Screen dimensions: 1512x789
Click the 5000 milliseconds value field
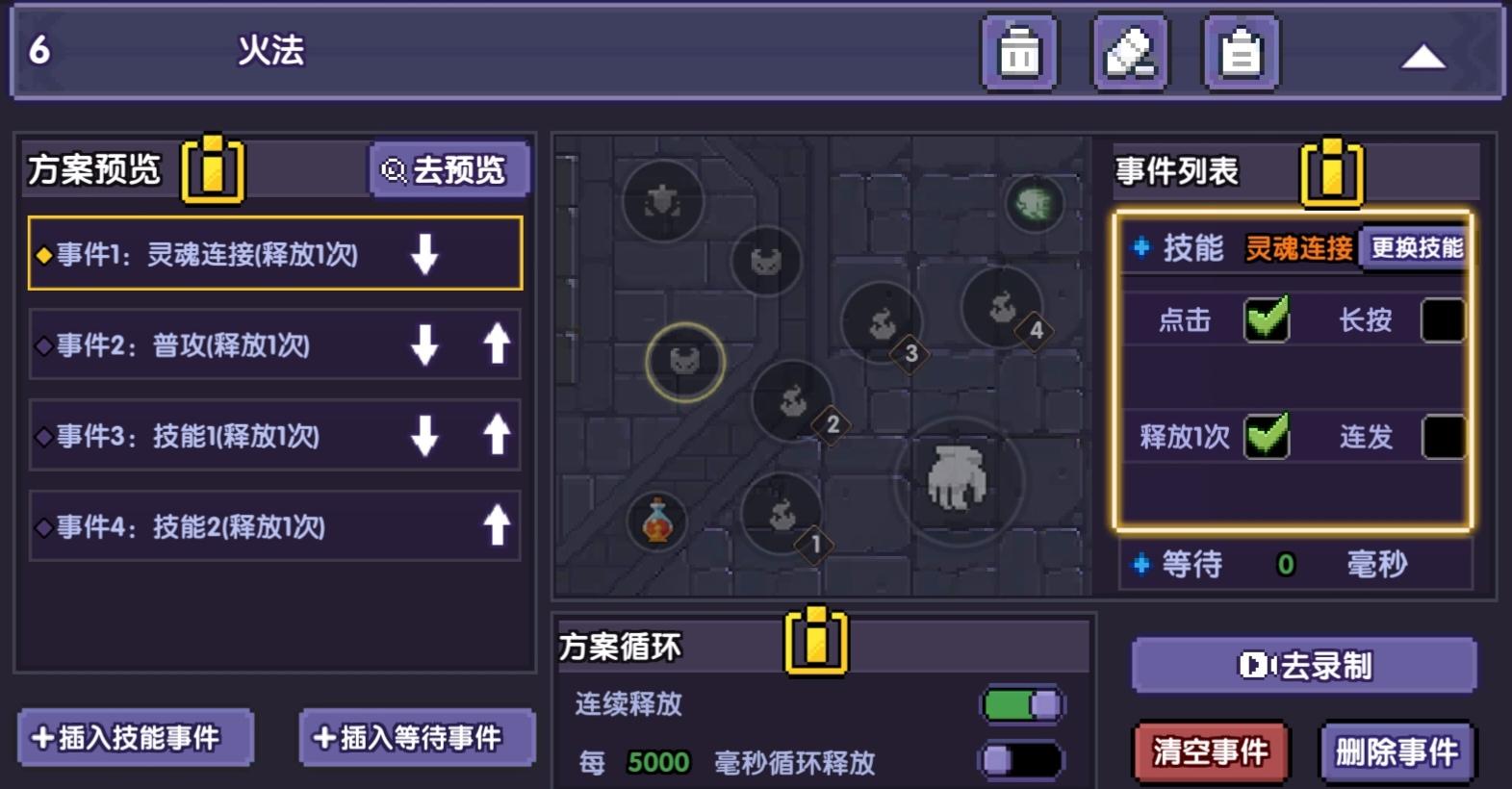[656, 762]
